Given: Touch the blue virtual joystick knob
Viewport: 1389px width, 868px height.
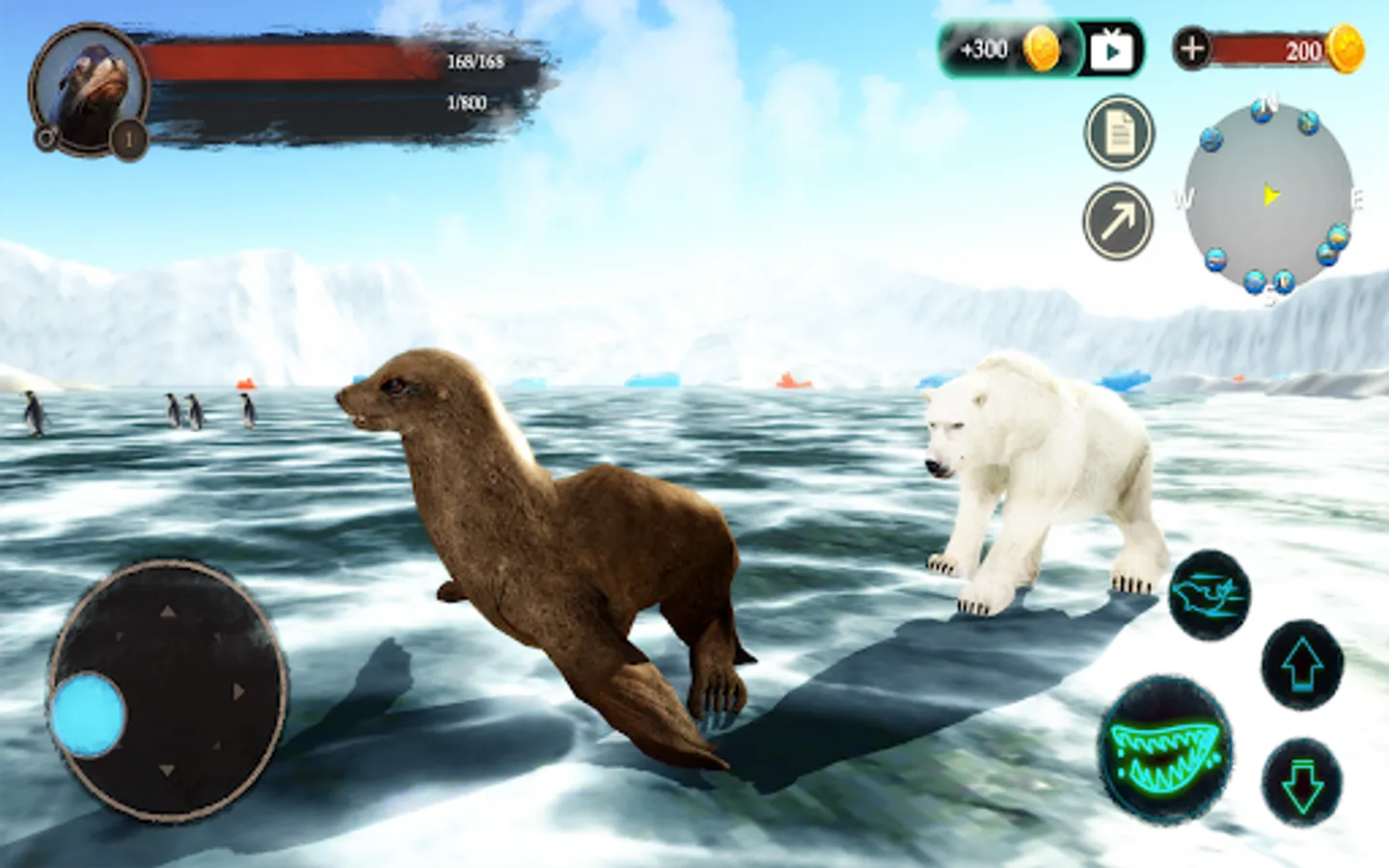Looking at the screenshot, I should pos(88,715).
